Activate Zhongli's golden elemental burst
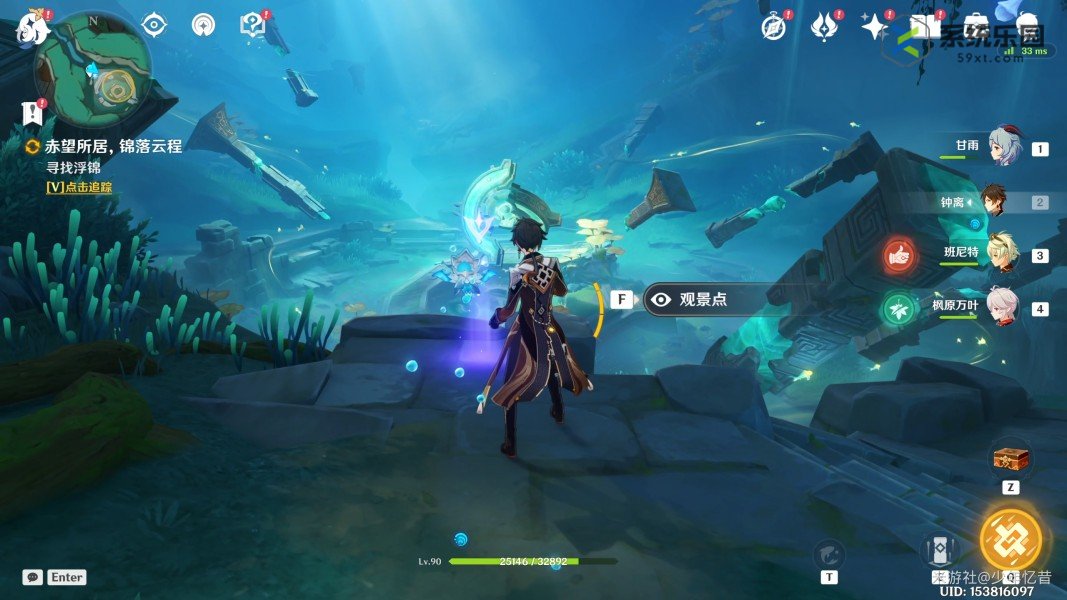The width and height of the screenshot is (1067, 600). click(1010, 539)
